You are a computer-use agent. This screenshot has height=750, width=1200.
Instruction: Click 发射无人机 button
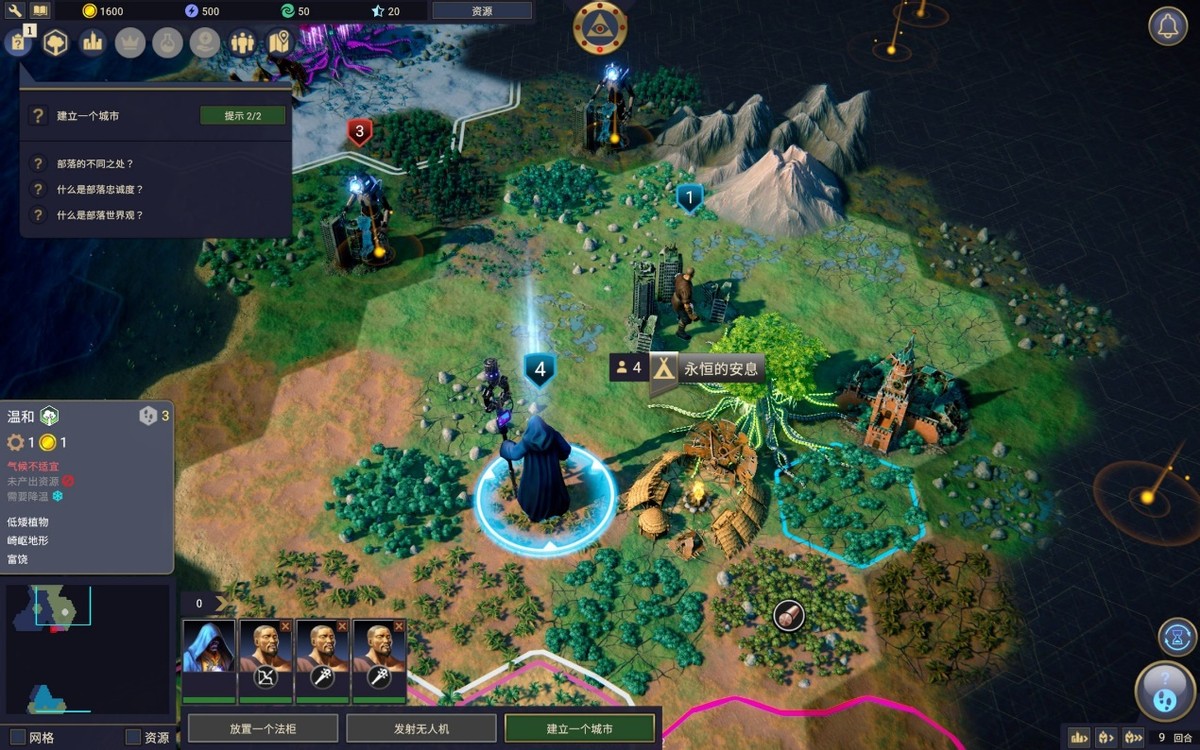click(422, 728)
